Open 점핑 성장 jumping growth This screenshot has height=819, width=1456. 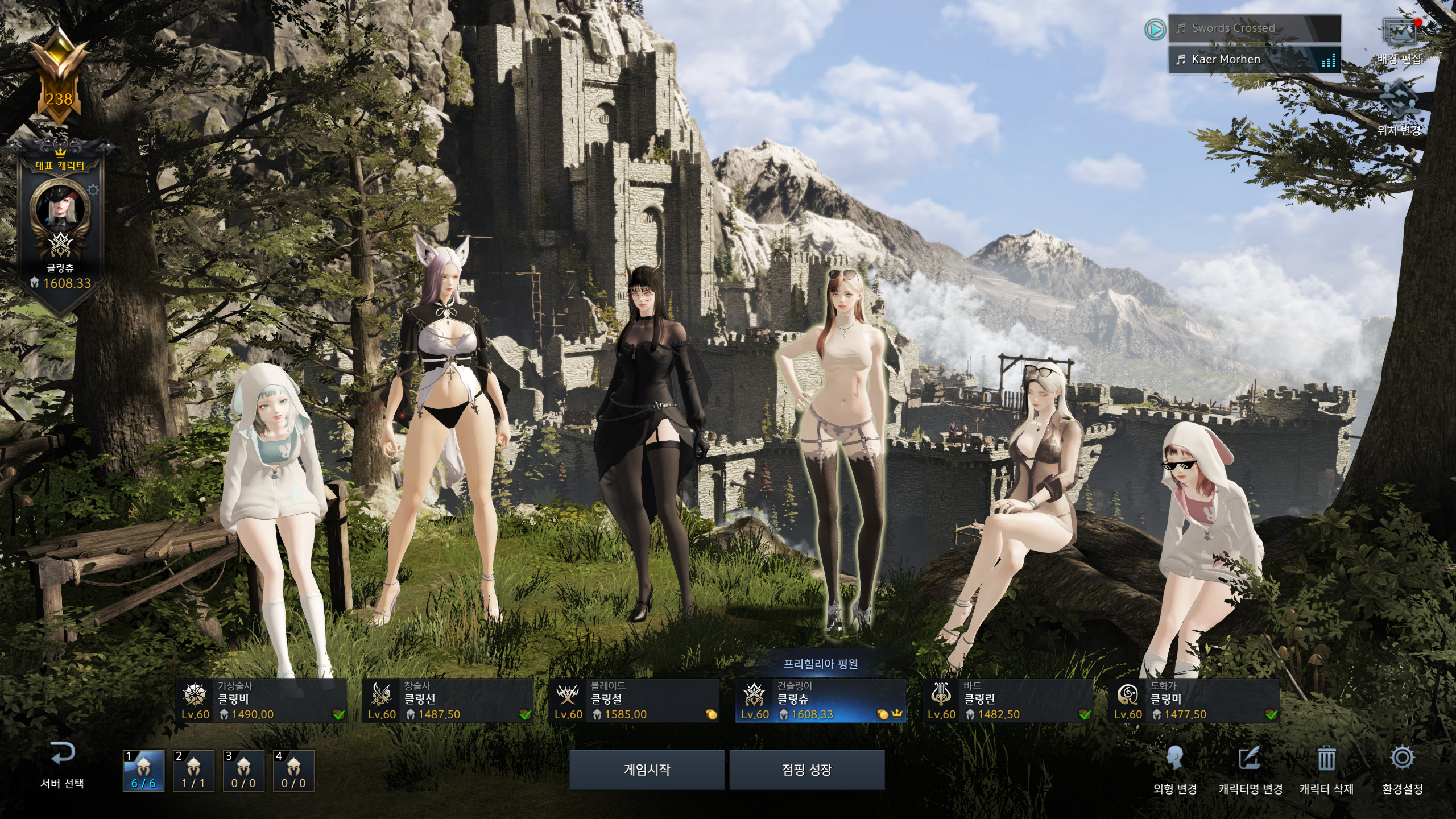click(806, 770)
